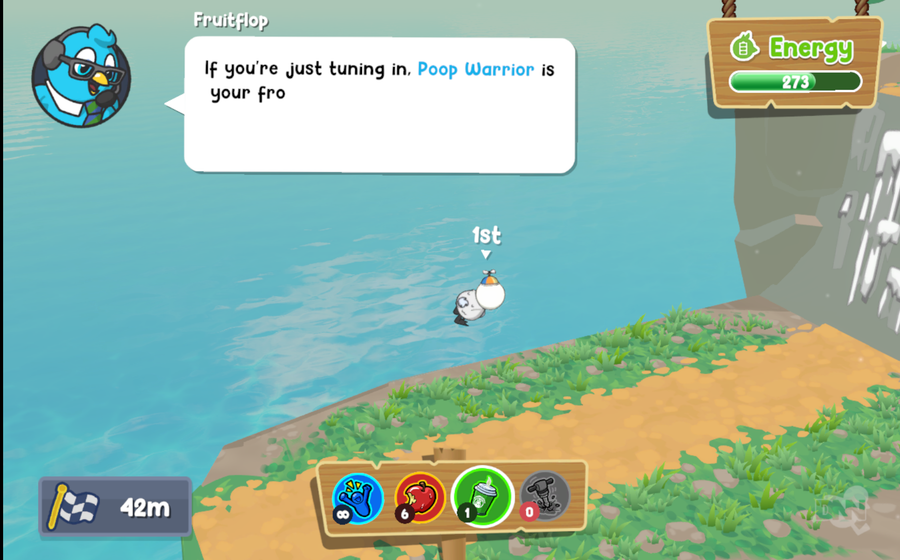
Task: Activate the blue cheering taunt ability
Action: click(357, 496)
